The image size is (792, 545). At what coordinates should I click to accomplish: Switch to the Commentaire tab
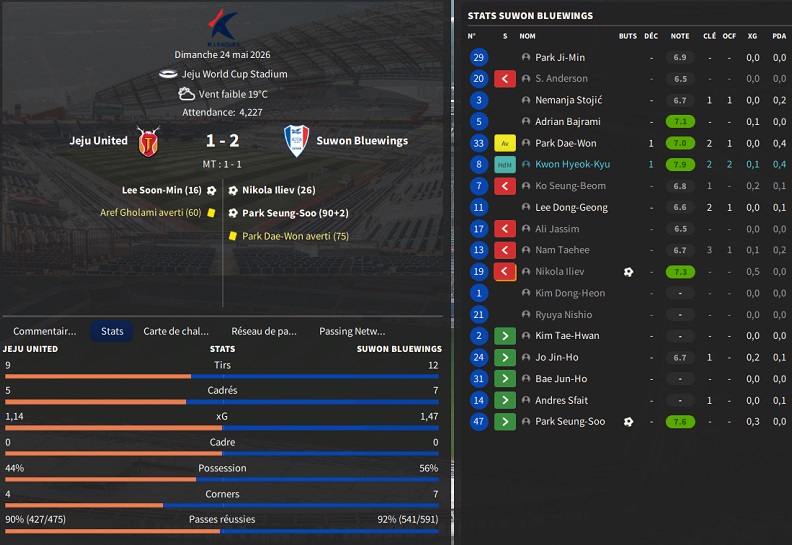44,331
